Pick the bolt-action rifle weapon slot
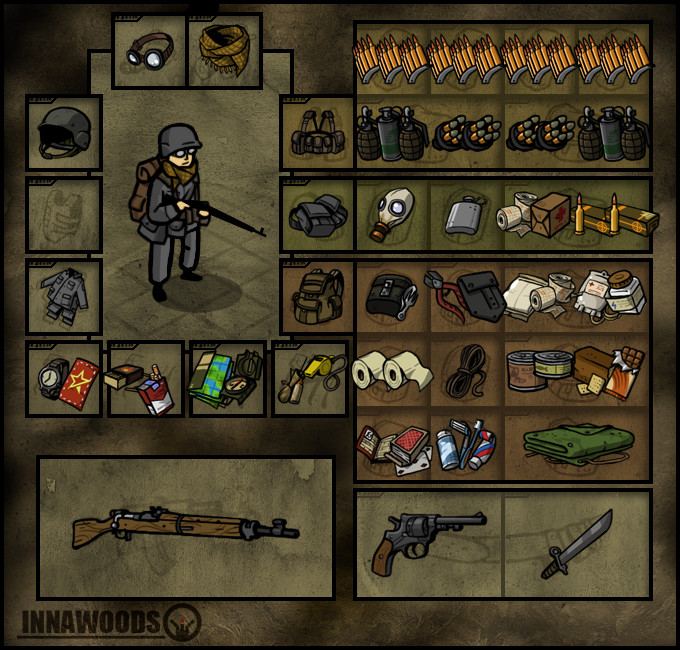 point(186,528)
